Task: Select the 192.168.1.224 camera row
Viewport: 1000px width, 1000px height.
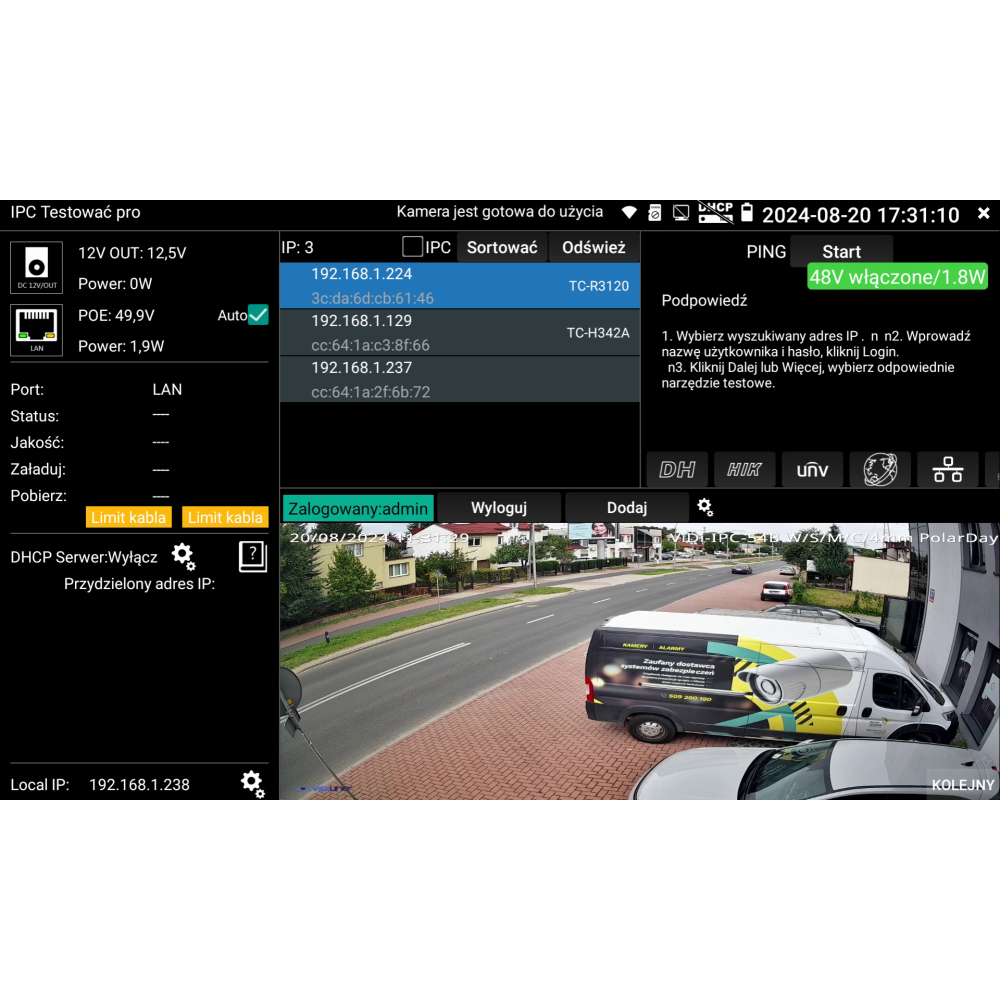Action: [x=460, y=285]
